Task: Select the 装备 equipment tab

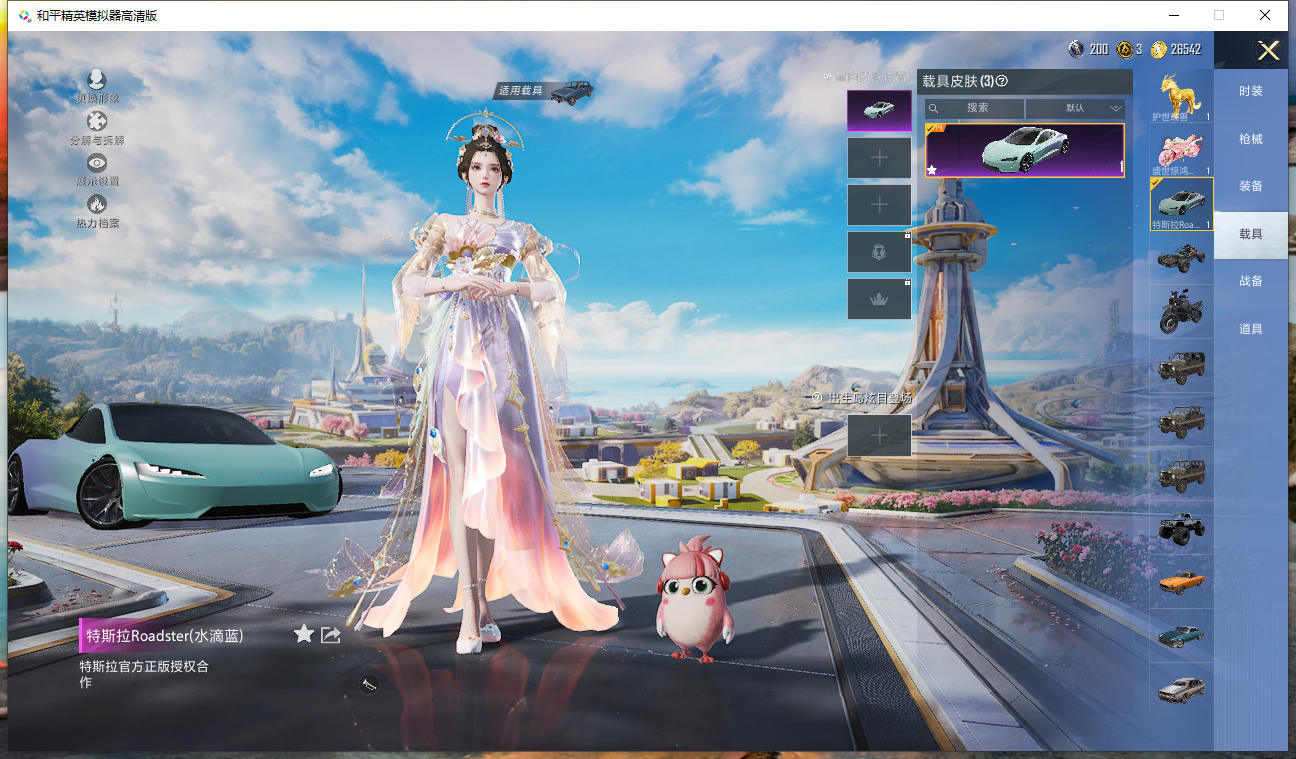Action: 1250,186
